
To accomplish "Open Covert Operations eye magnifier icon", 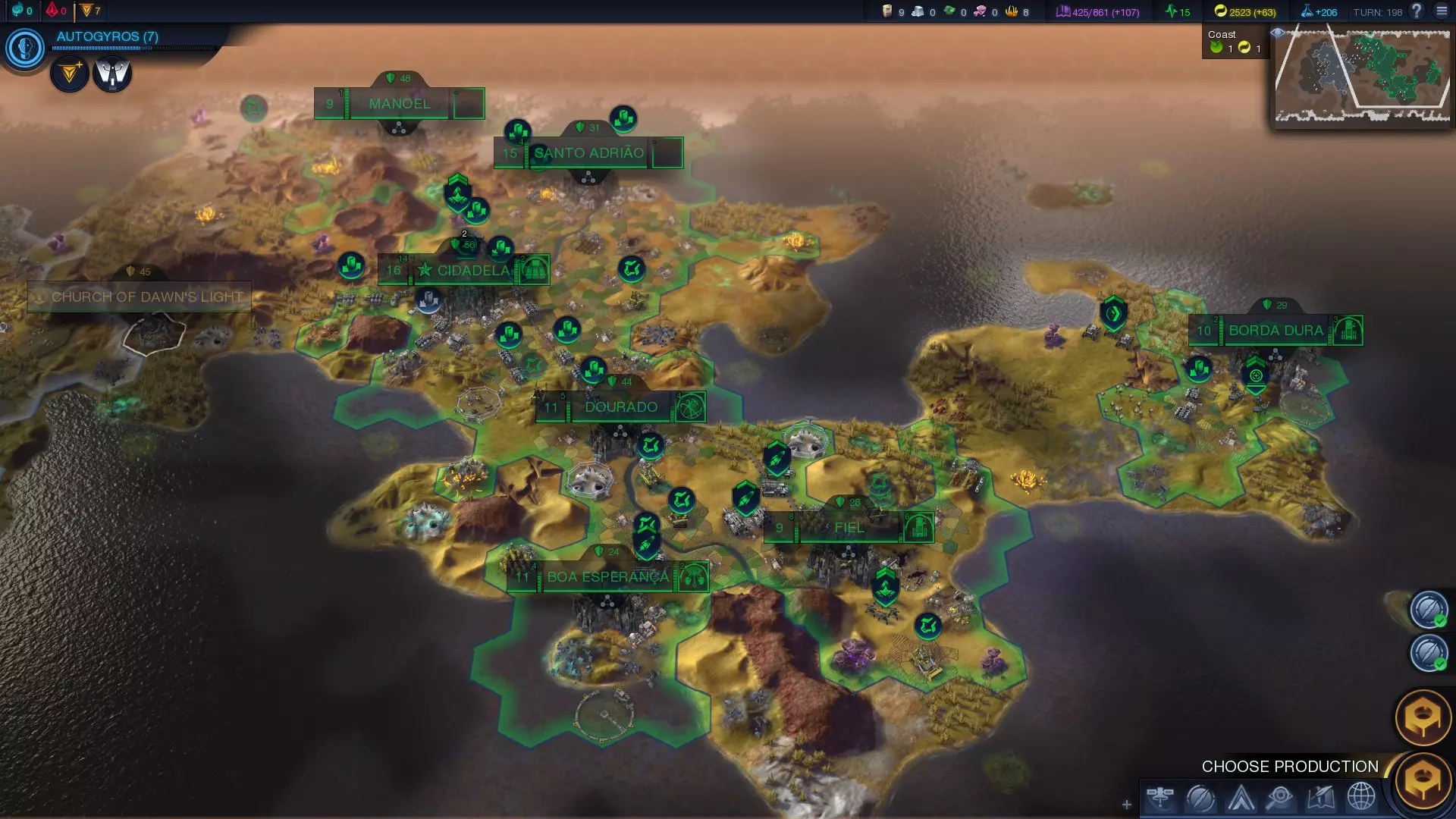I will (x=1280, y=798).
